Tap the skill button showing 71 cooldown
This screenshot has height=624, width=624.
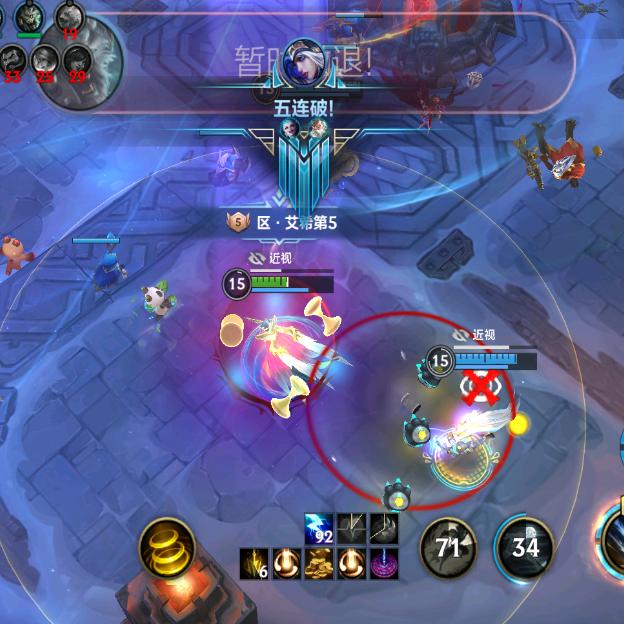[x=447, y=546]
